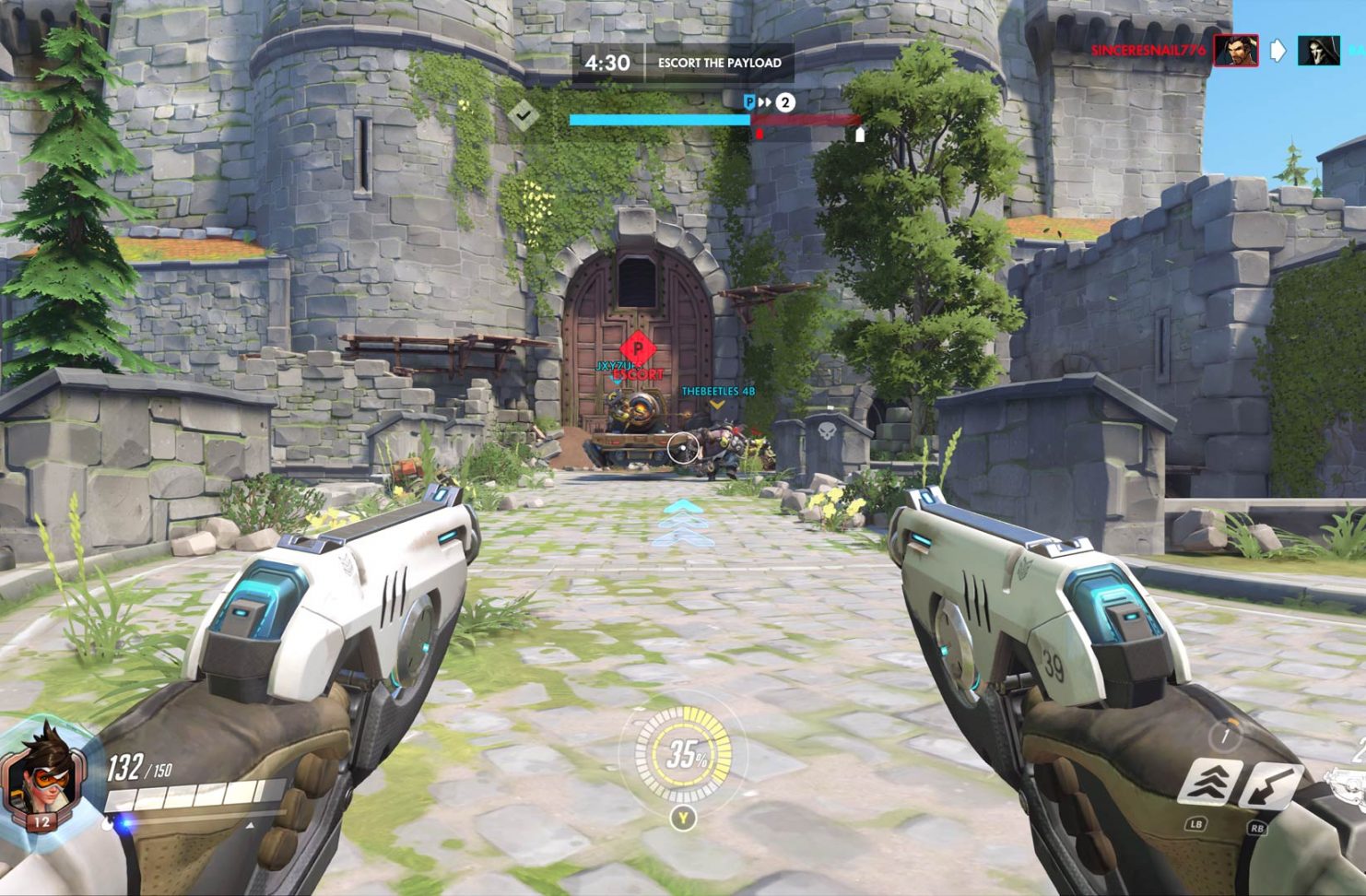Click the Hanzo portrait in the kill feed
Viewport: 1366px width, 896px height.
[1235, 50]
